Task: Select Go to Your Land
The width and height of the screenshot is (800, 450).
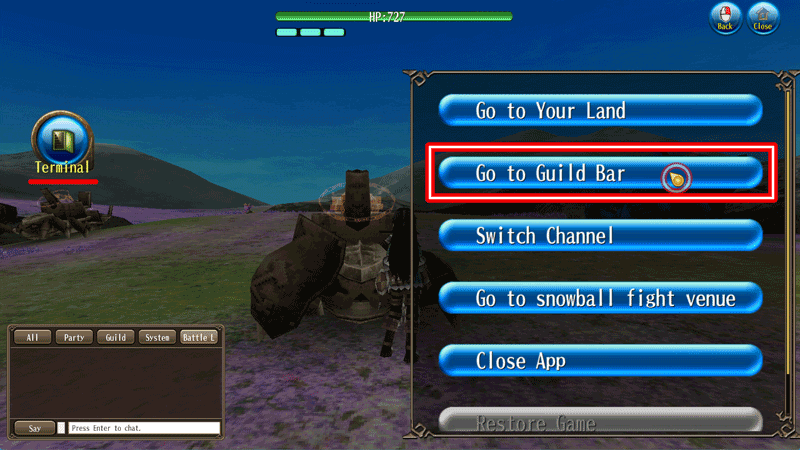Action: [x=600, y=110]
